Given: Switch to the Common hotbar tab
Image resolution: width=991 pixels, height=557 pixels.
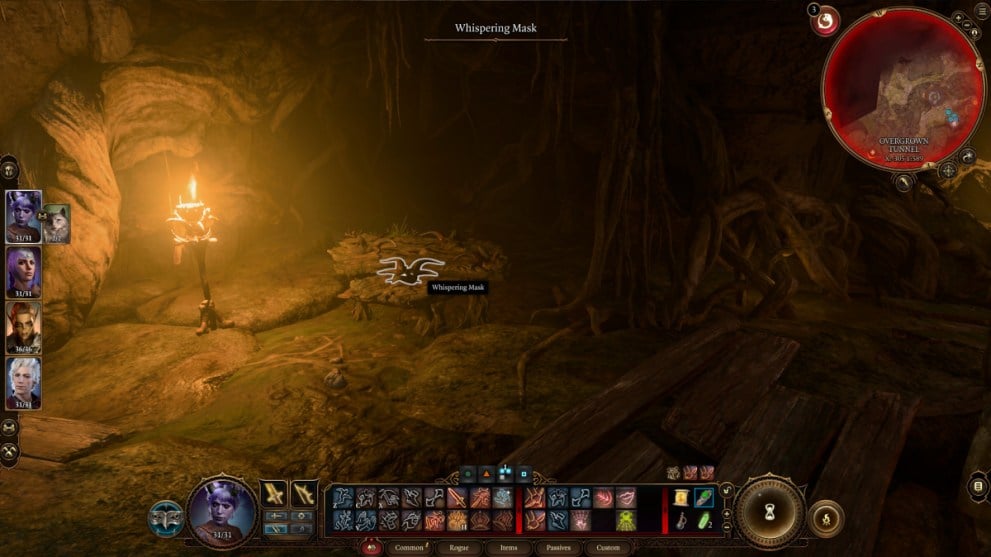Looking at the screenshot, I should pyautogui.click(x=410, y=548).
